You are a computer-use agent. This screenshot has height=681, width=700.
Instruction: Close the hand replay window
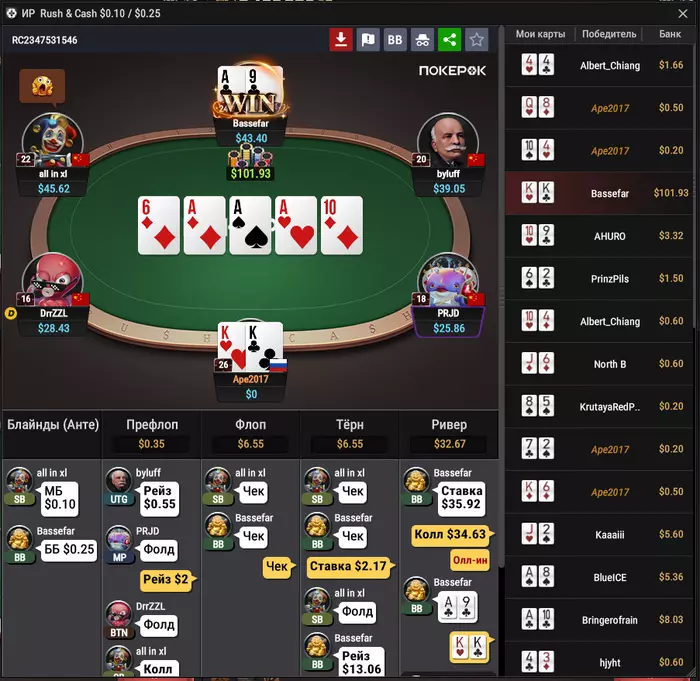coord(686,14)
